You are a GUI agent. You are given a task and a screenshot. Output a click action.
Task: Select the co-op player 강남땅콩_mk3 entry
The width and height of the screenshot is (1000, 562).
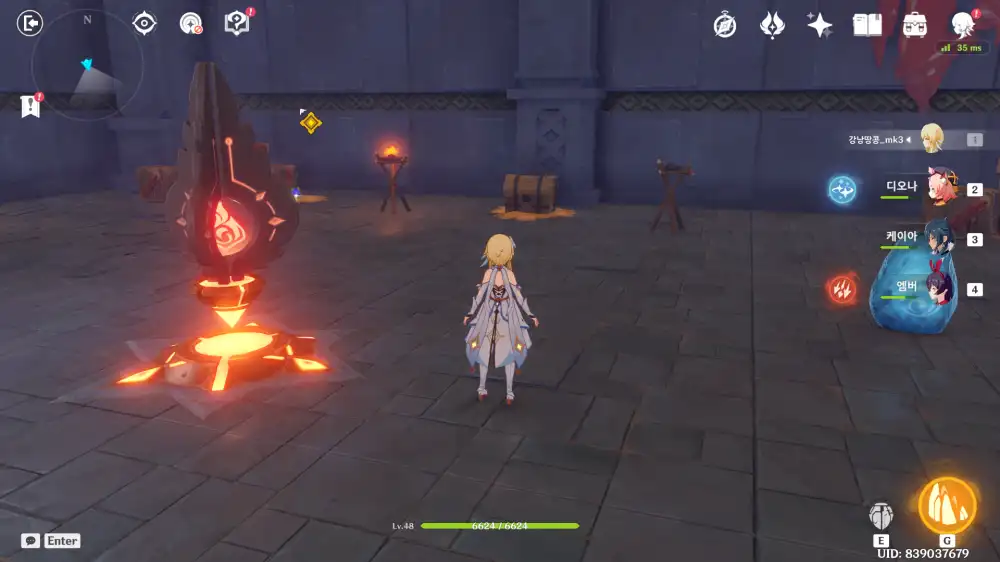[x=930, y=139]
